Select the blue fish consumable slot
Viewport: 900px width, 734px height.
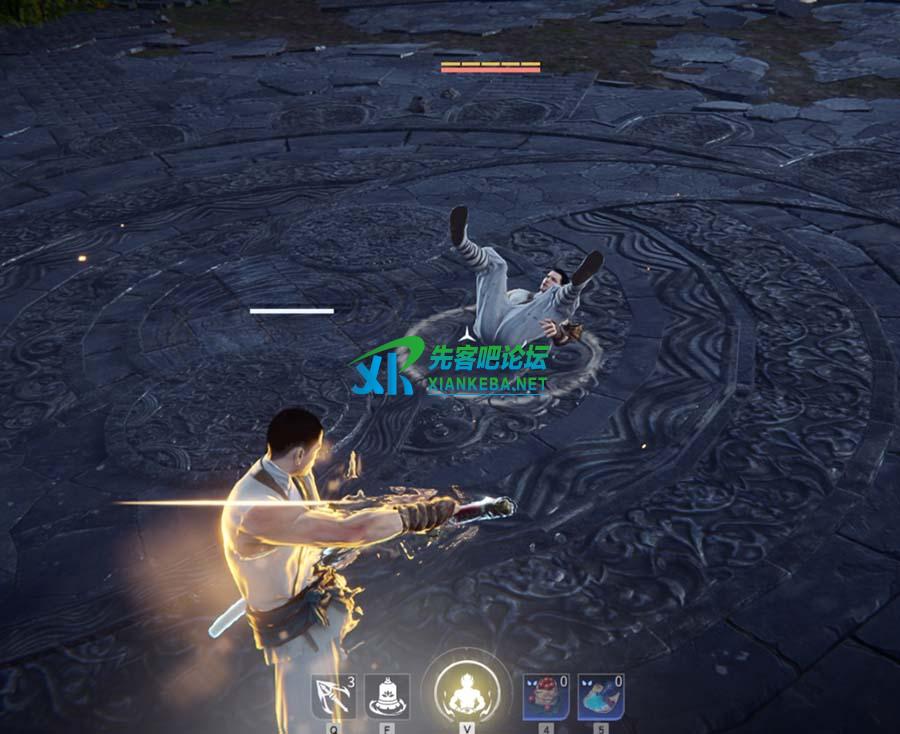(600, 696)
